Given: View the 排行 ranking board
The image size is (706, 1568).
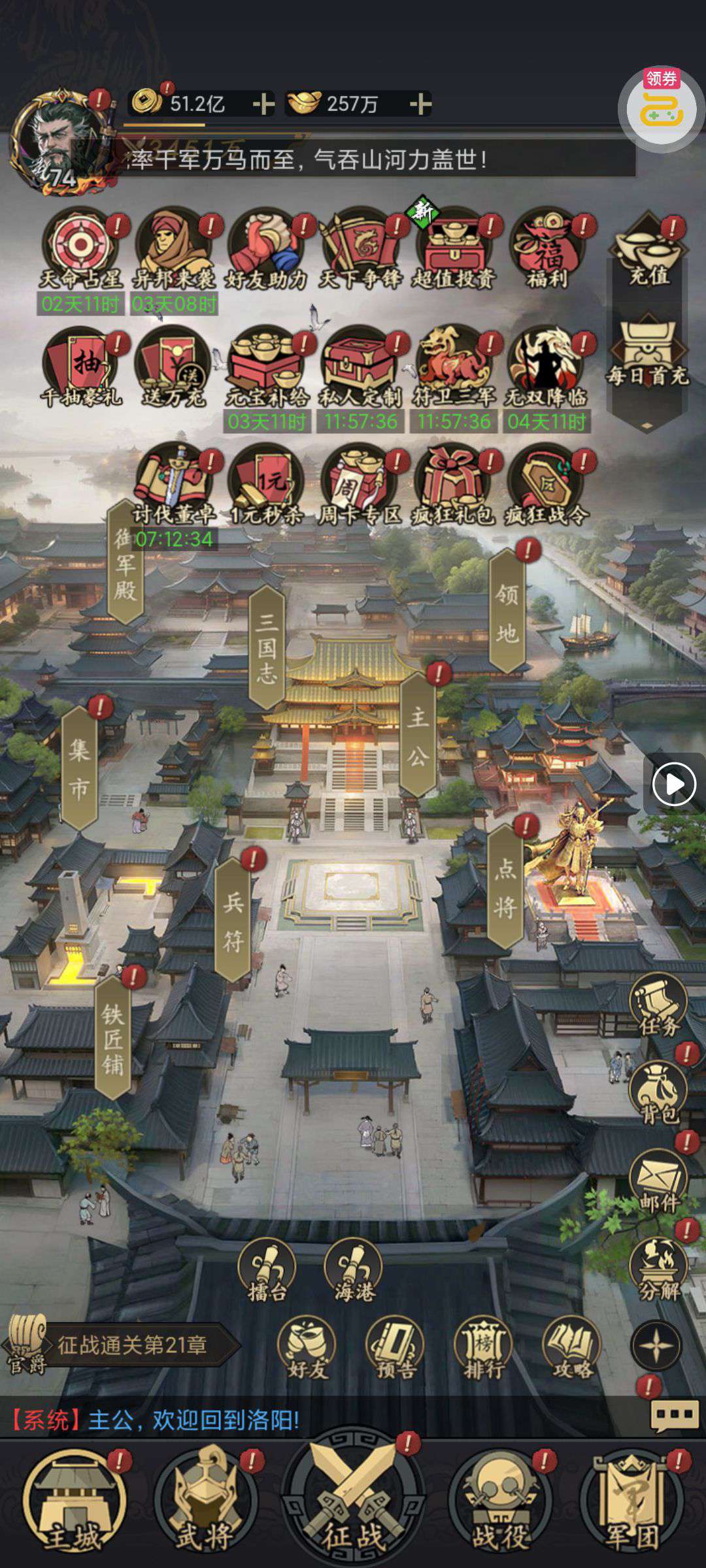Looking at the screenshot, I should (484, 1347).
